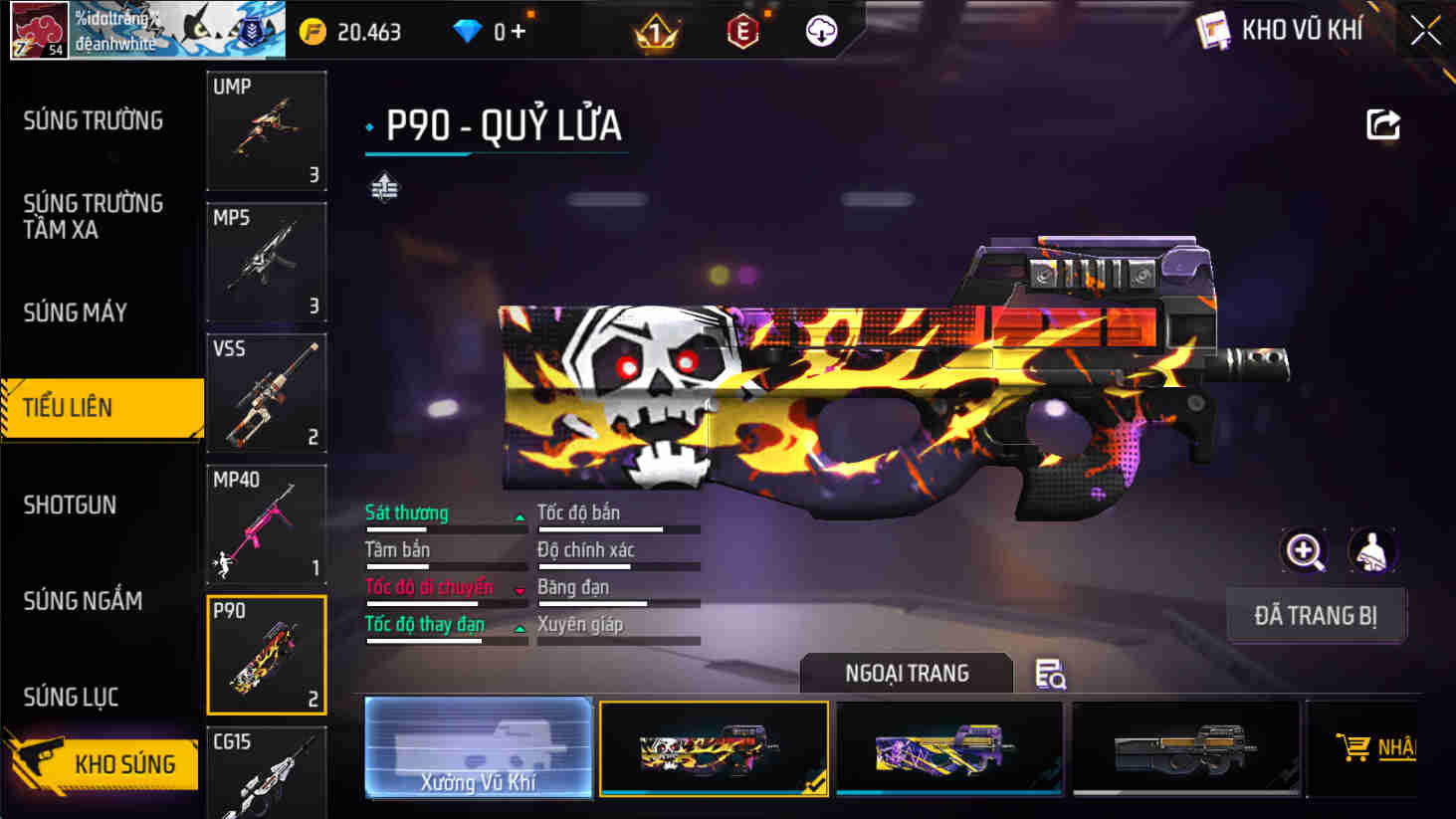Switch to the NGOẠI TRANG tab

(x=906, y=673)
